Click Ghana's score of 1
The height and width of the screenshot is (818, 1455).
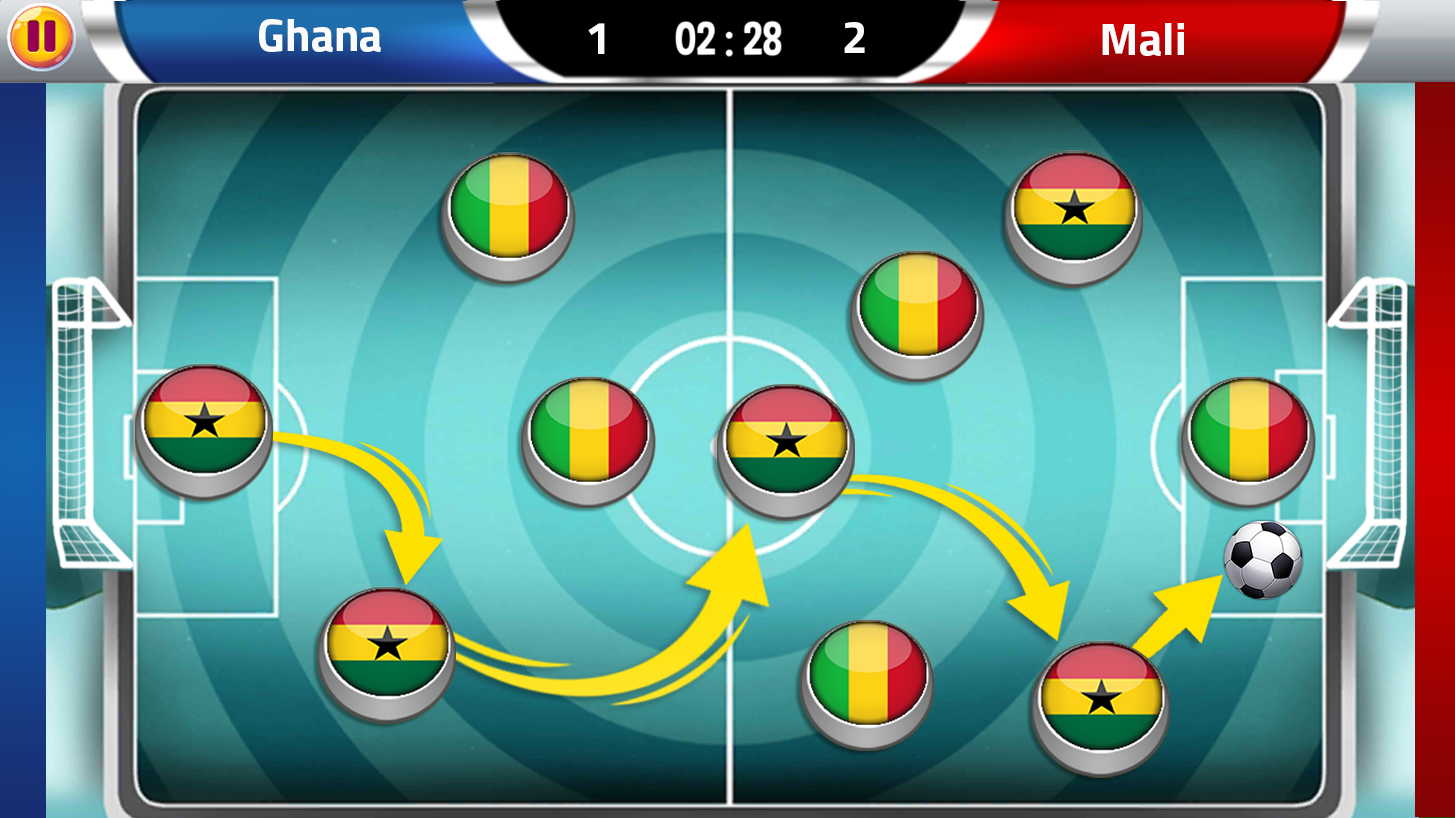pyautogui.click(x=597, y=38)
